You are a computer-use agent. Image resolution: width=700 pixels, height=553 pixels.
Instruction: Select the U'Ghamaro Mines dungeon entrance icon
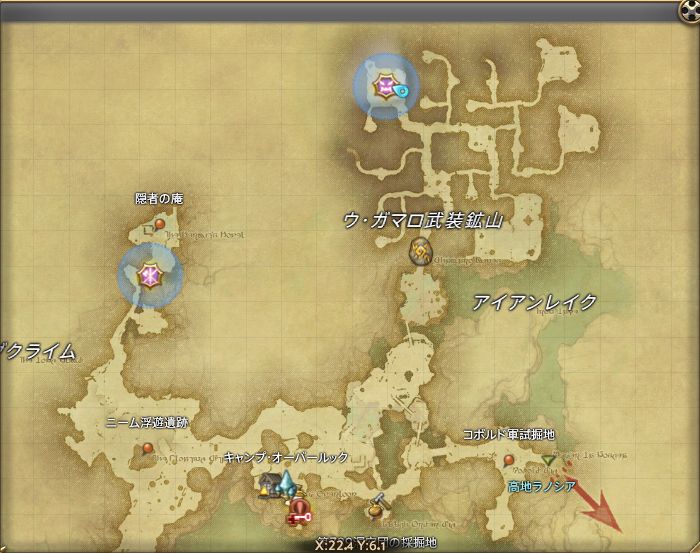tap(420, 254)
